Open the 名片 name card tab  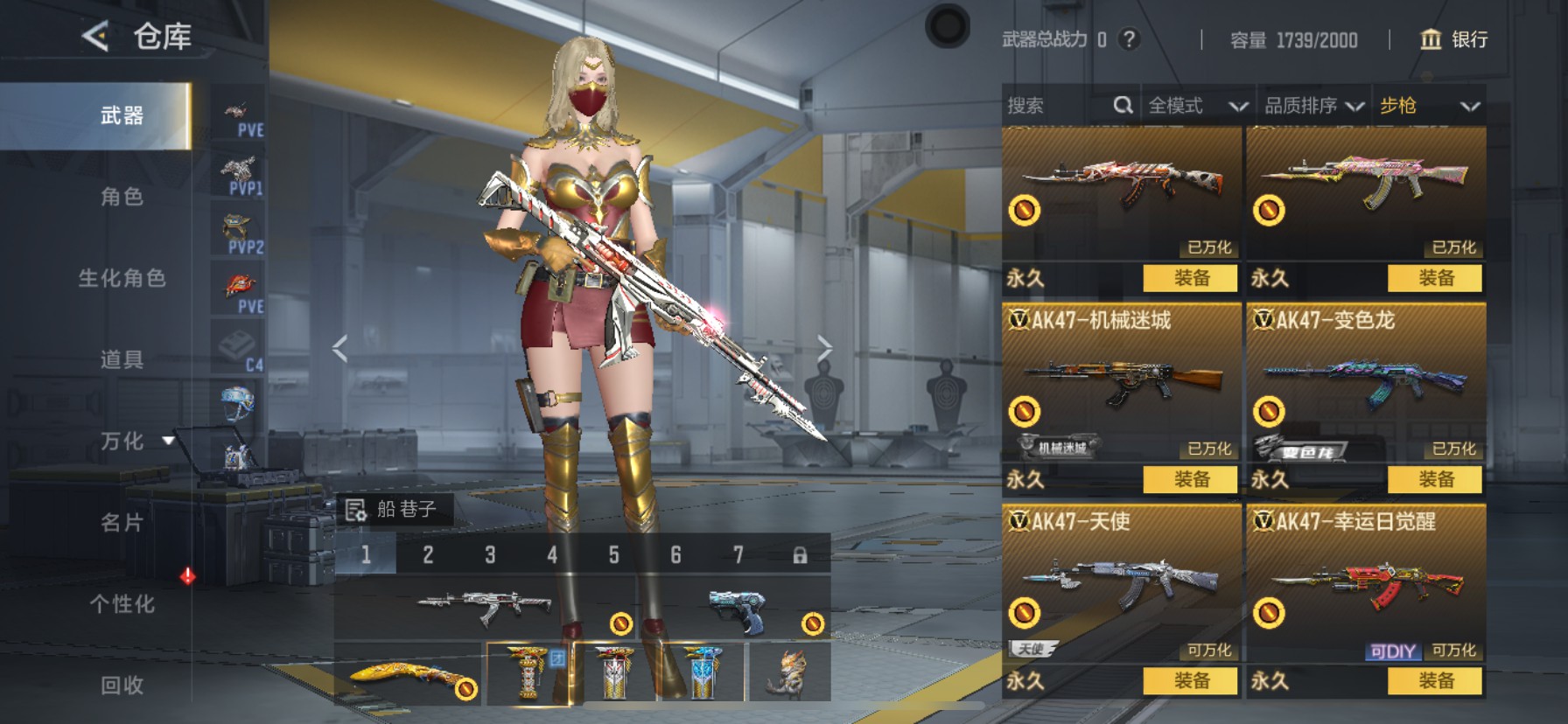tap(122, 523)
